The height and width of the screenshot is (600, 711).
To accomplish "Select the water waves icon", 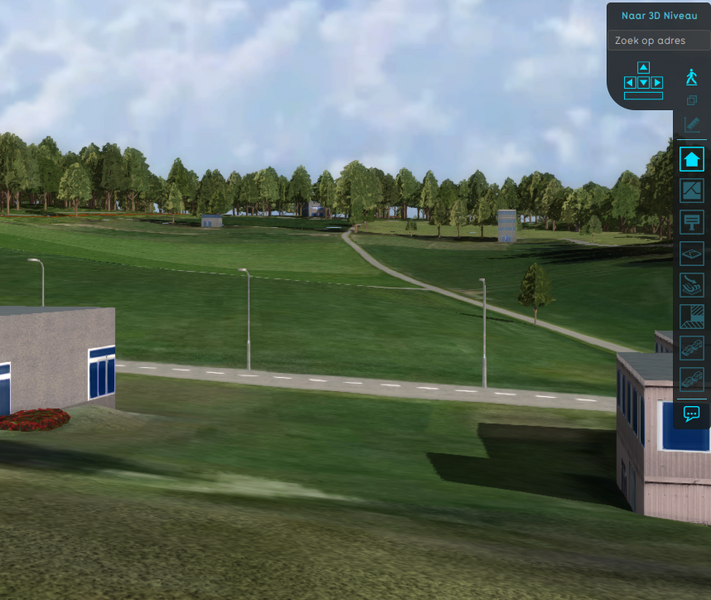I will [691, 285].
